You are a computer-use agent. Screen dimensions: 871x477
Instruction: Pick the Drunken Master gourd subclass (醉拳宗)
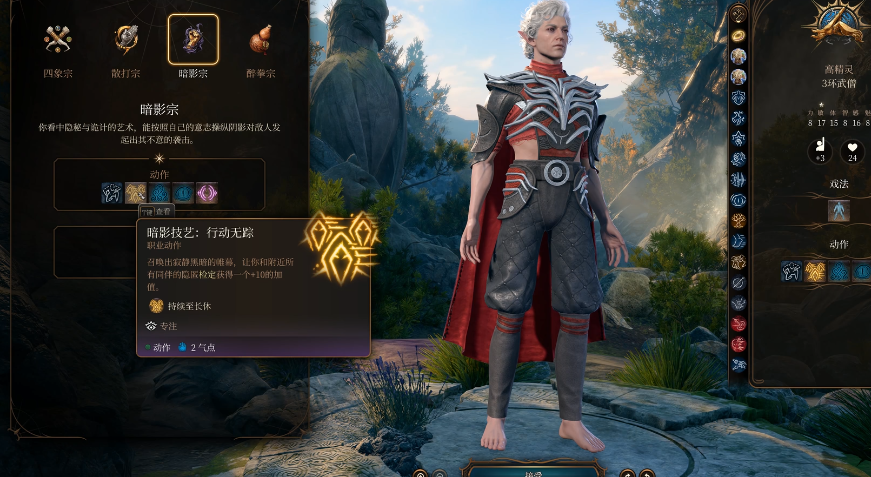tap(261, 40)
